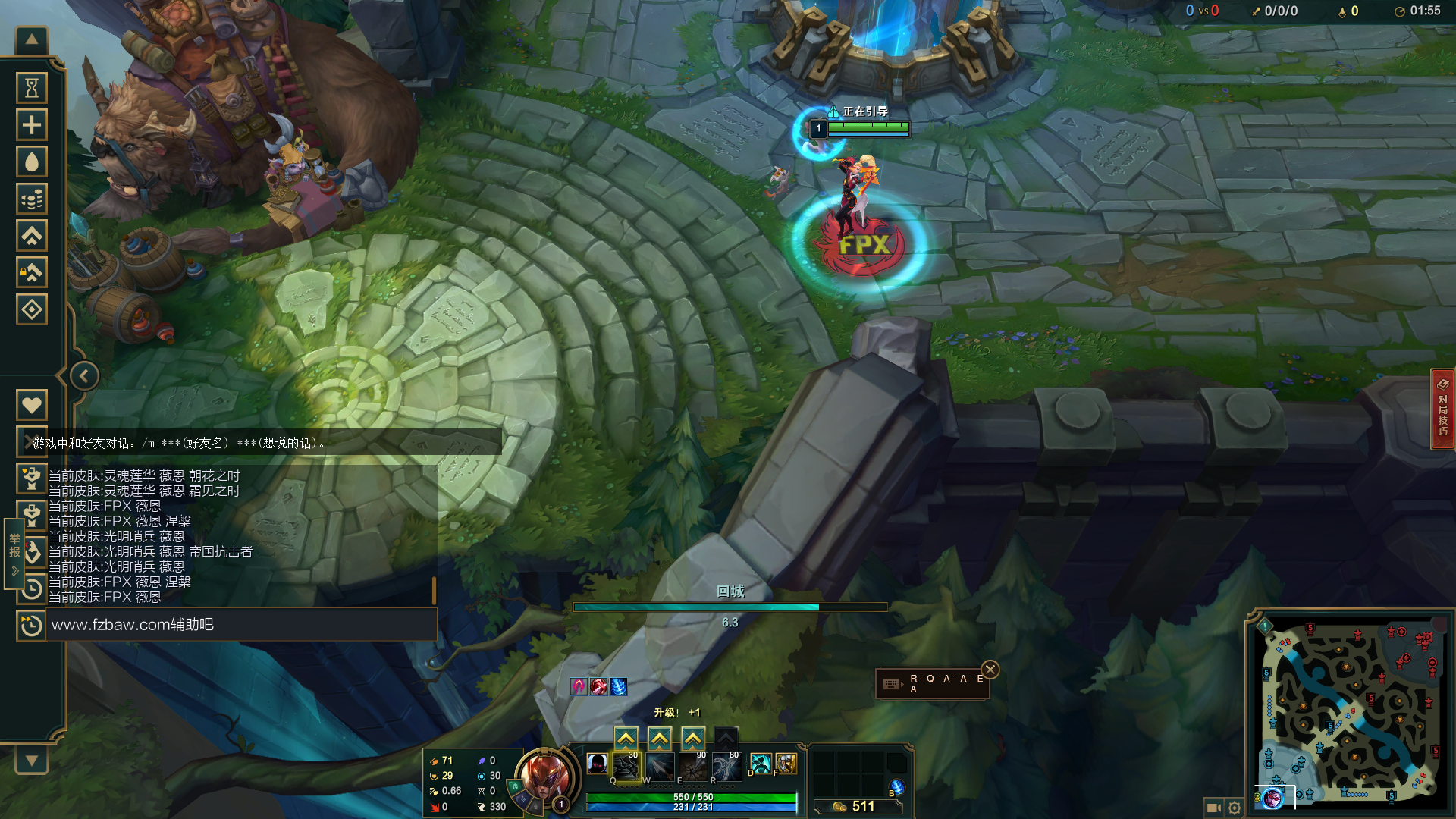The width and height of the screenshot is (1456, 819).
Task: Click the fast-forward clock tool button
Action: (31, 626)
